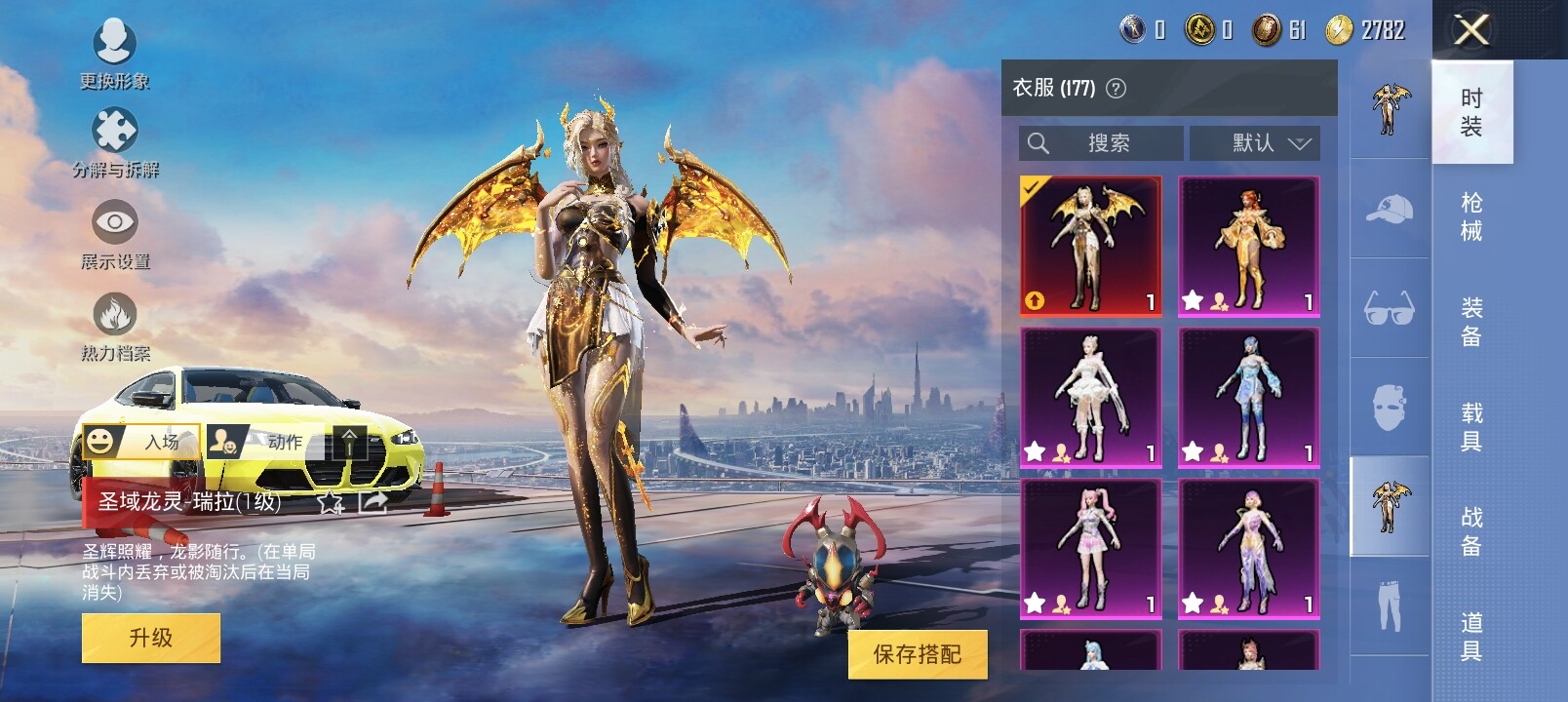Open the 默认 sort dropdown
Image resolution: width=1568 pixels, height=702 pixels.
pos(1255,143)
